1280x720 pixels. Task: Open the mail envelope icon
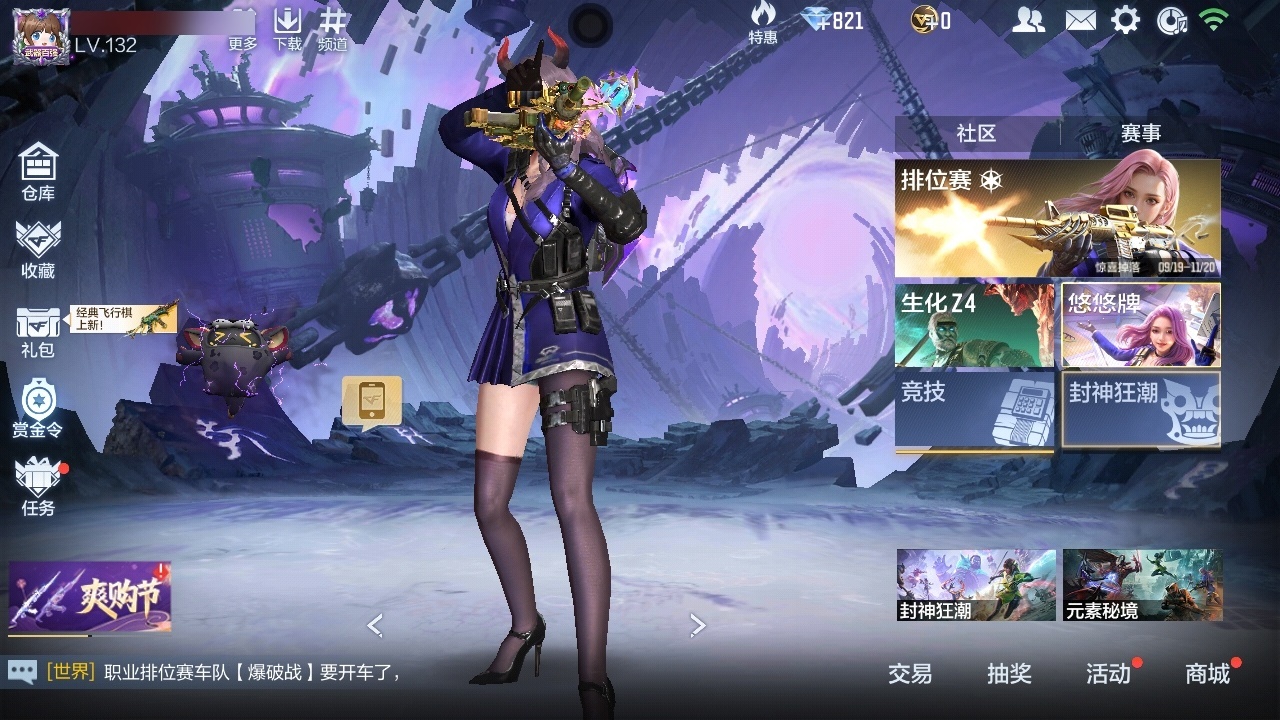tap(1080, 20)
